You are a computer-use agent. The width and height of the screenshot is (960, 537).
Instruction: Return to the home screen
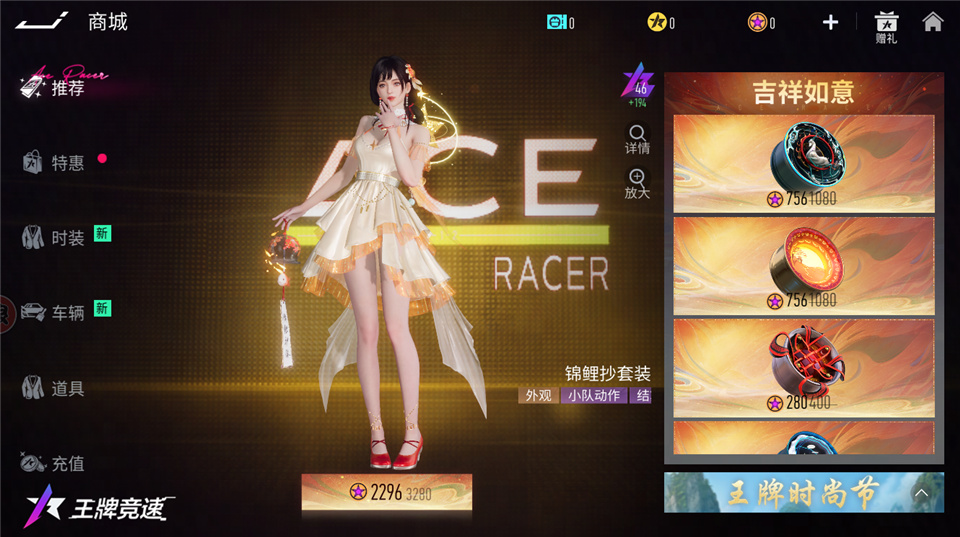[x=932, y=22]
